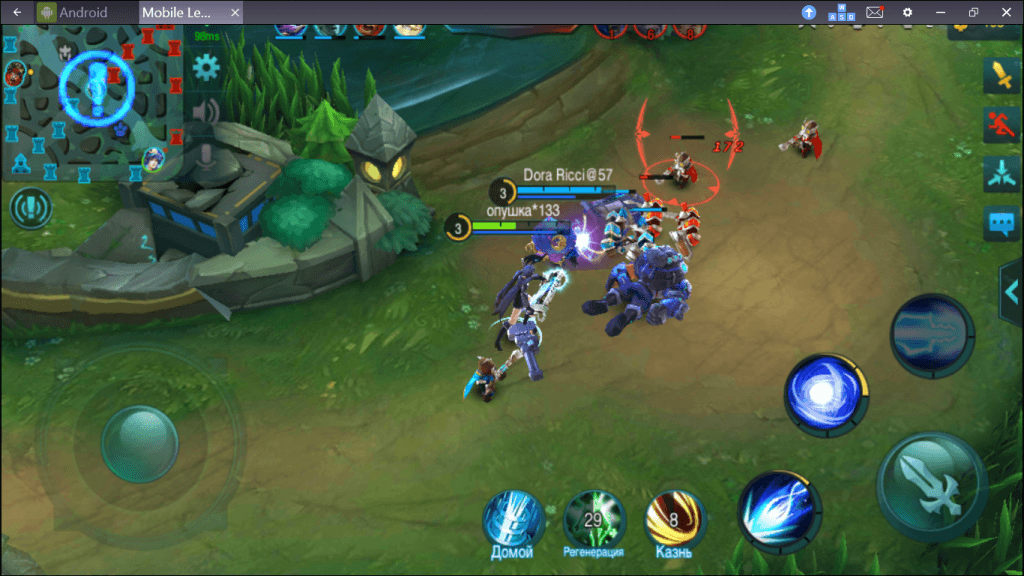
Task: Cast the Казнь spell
Action: pyautogui.click(x=674, y=519)
